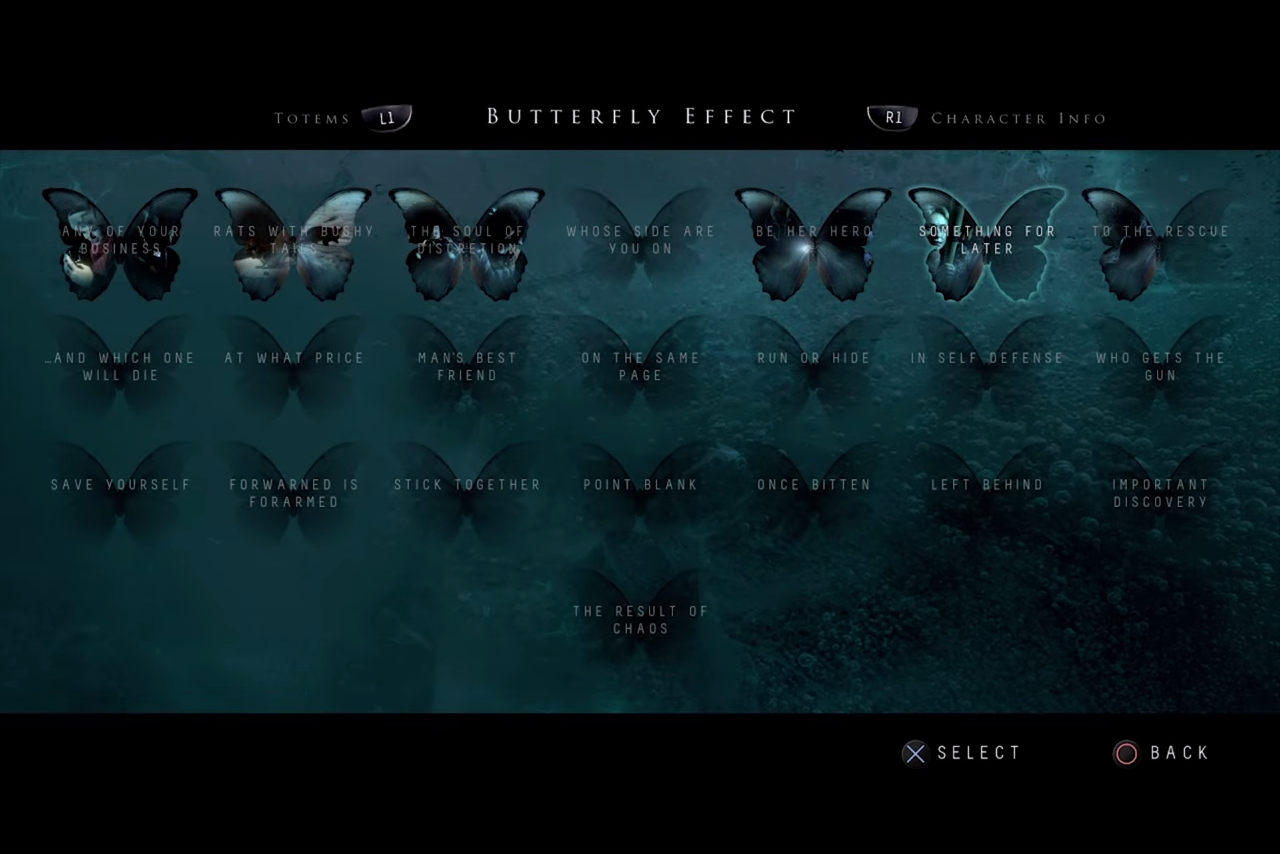Open the To The Rescue butterfly

pos(1160,243)
